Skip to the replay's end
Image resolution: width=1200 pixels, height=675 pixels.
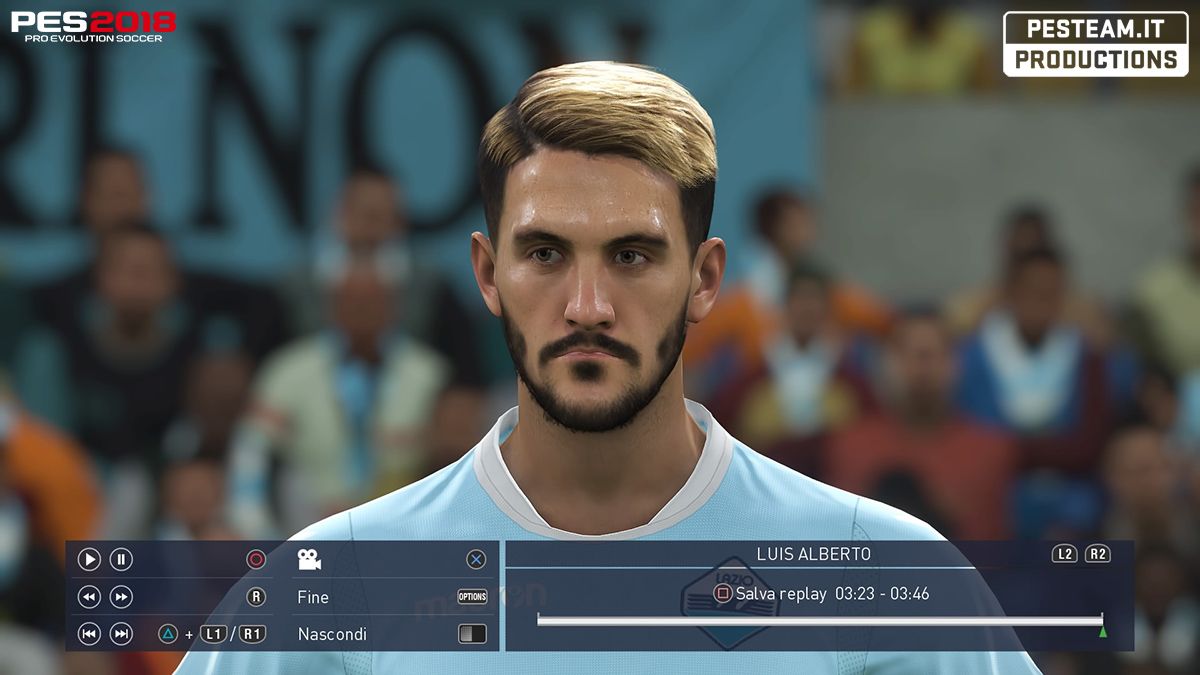(121, 634)
